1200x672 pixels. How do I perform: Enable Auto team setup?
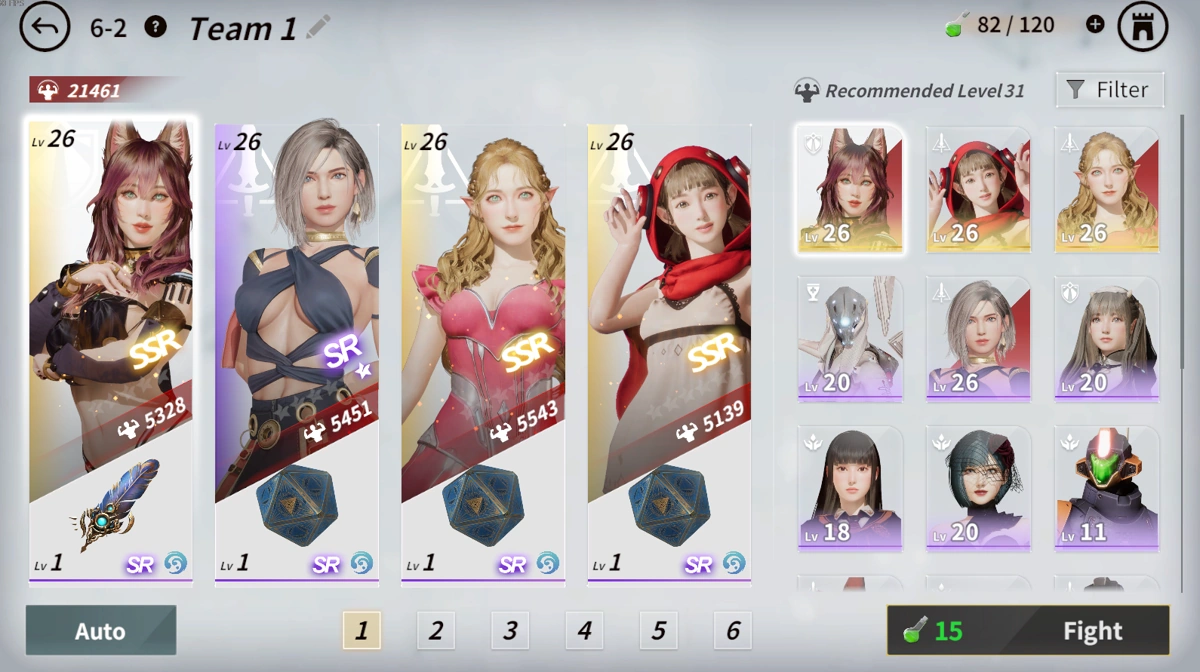(x=101, y=630)
